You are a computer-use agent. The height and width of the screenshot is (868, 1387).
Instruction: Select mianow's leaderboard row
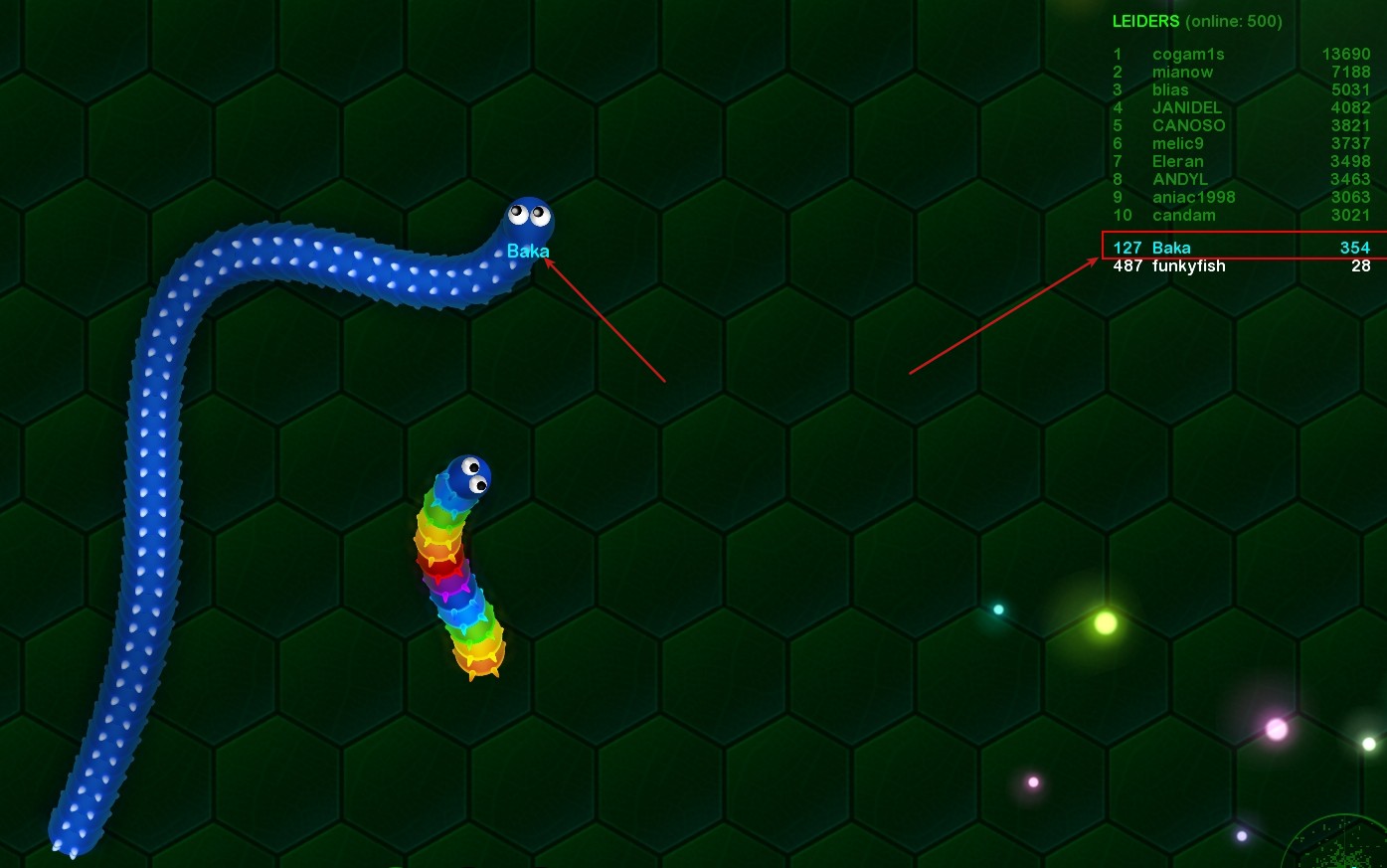[1182, 72]
